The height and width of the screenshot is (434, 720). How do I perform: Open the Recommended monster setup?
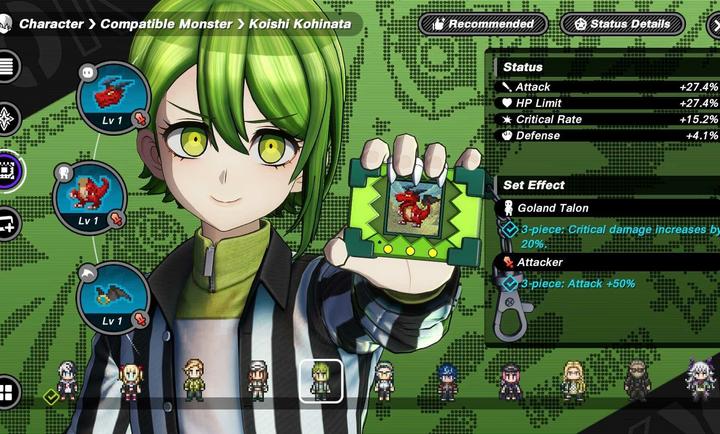(482, 23)
